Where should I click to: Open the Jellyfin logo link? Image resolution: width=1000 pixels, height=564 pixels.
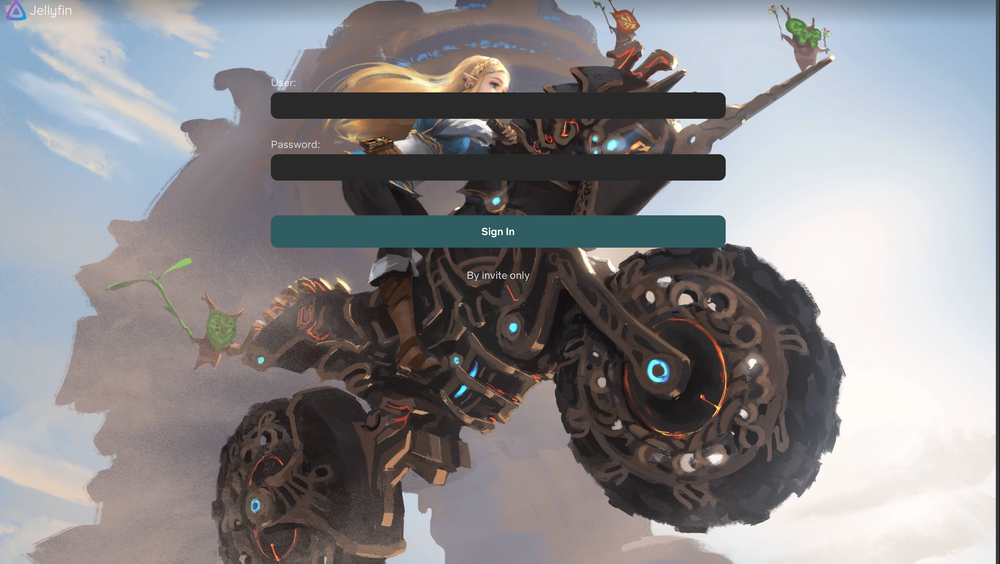[38, 11]
